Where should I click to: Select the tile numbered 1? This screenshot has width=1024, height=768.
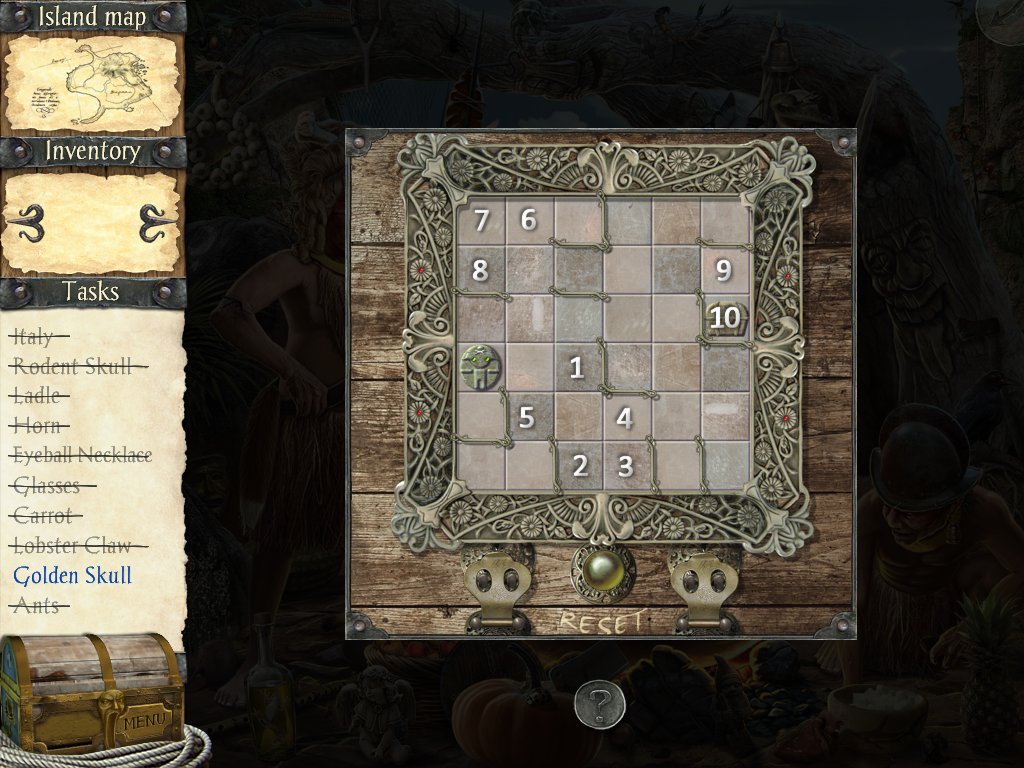(x=577, y=367)
